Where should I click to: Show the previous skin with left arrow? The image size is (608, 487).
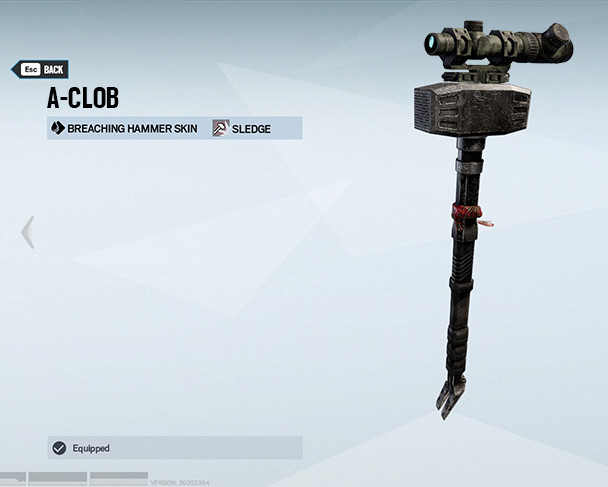pos(27,232)
